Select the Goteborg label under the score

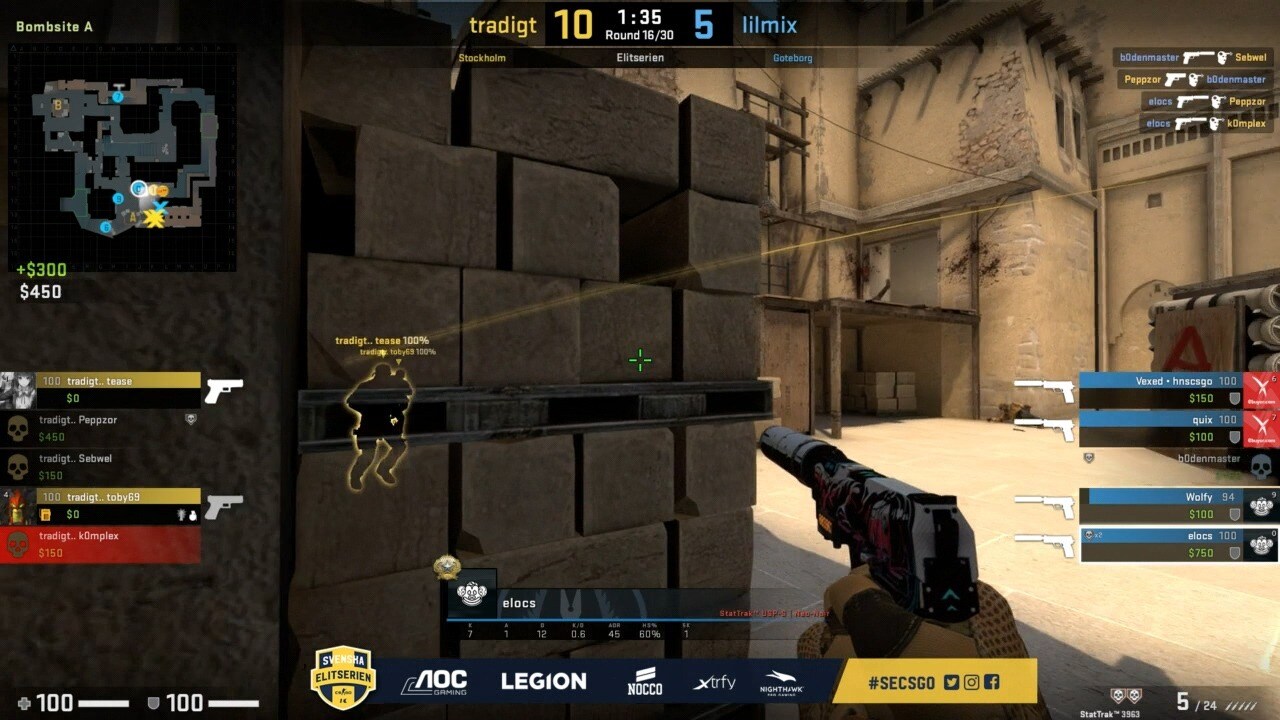[793, 58]
